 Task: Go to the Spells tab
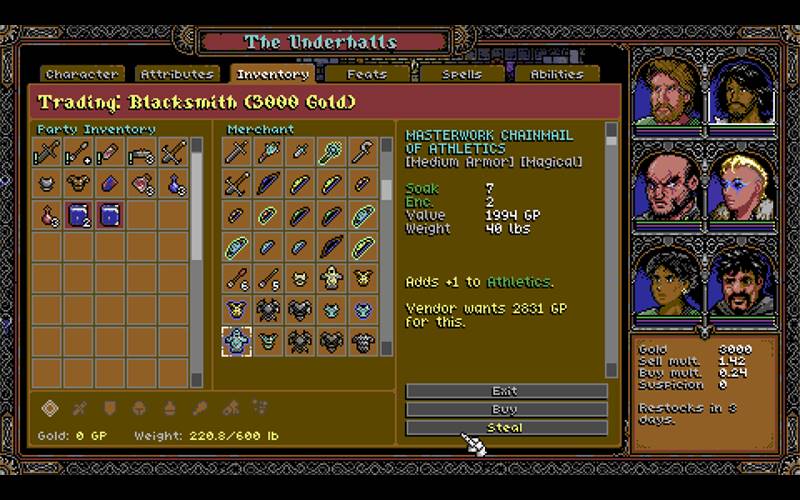click(462, 74)
